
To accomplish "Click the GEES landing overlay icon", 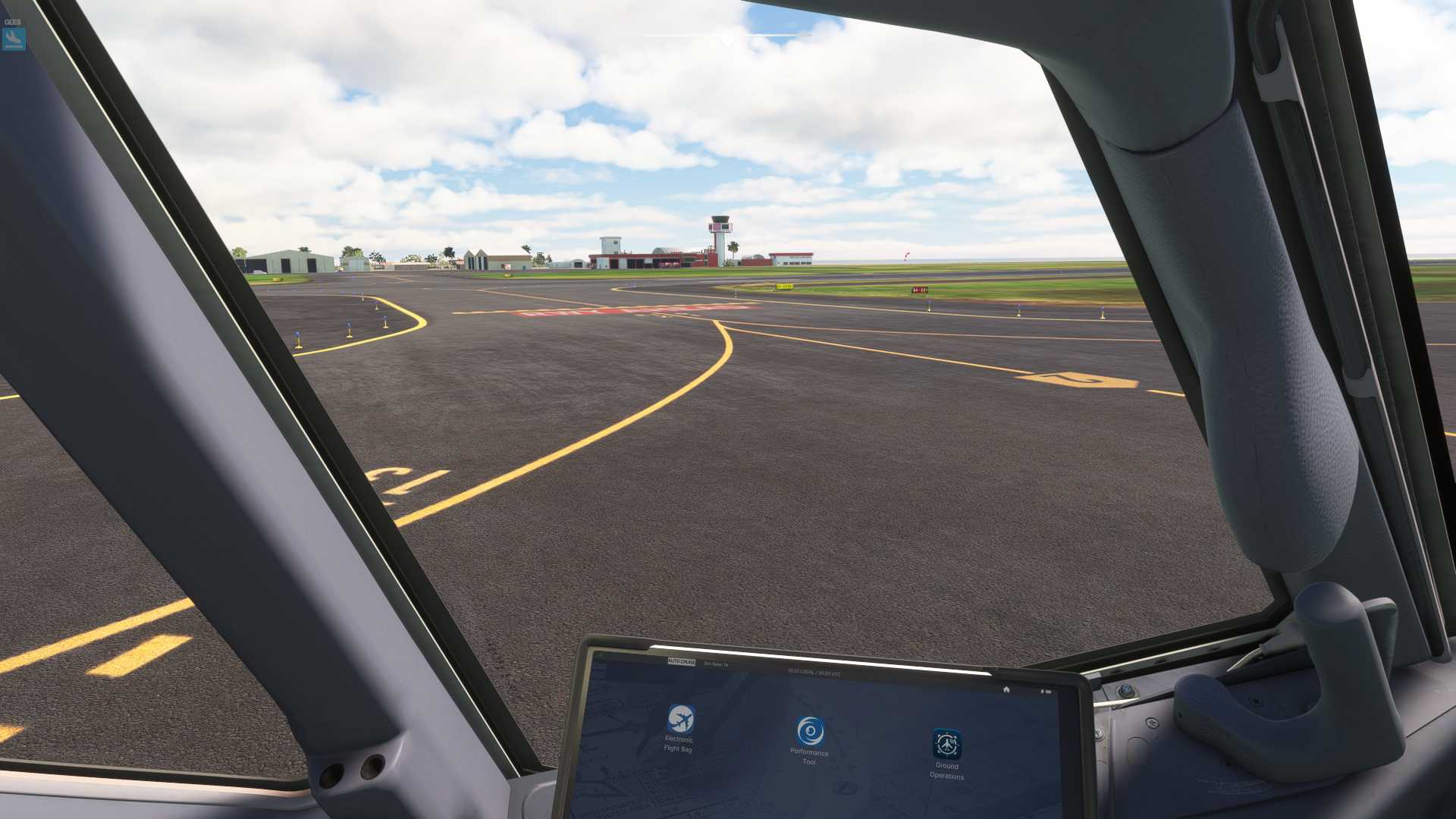I will [14, 38].
